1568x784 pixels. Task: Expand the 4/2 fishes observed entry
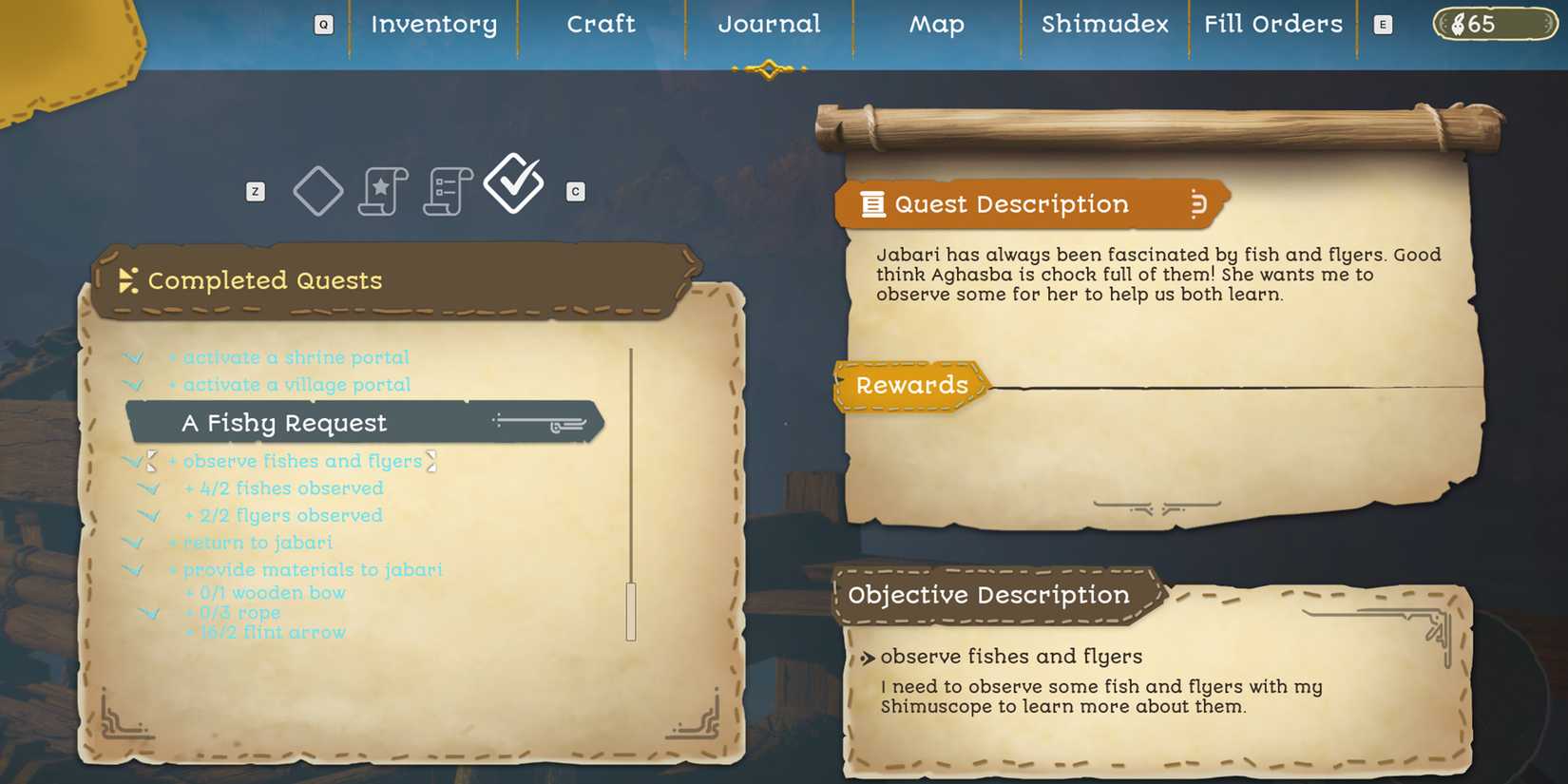pos(150,488)
